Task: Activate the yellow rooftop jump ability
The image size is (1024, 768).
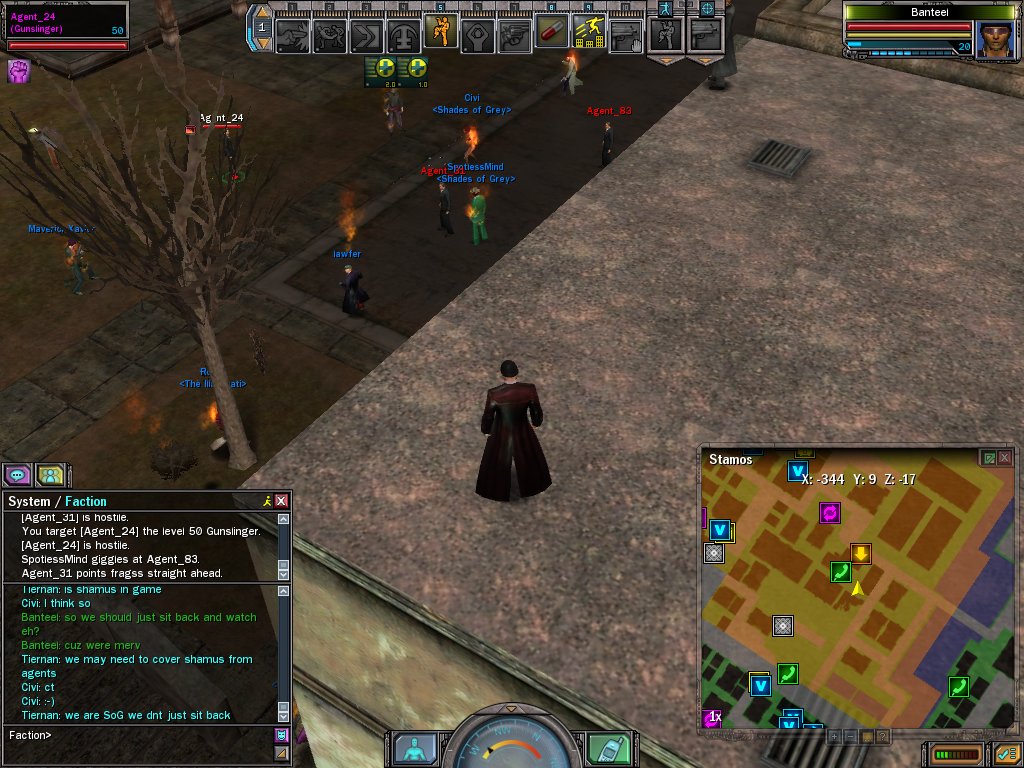Action: [589, 34]
